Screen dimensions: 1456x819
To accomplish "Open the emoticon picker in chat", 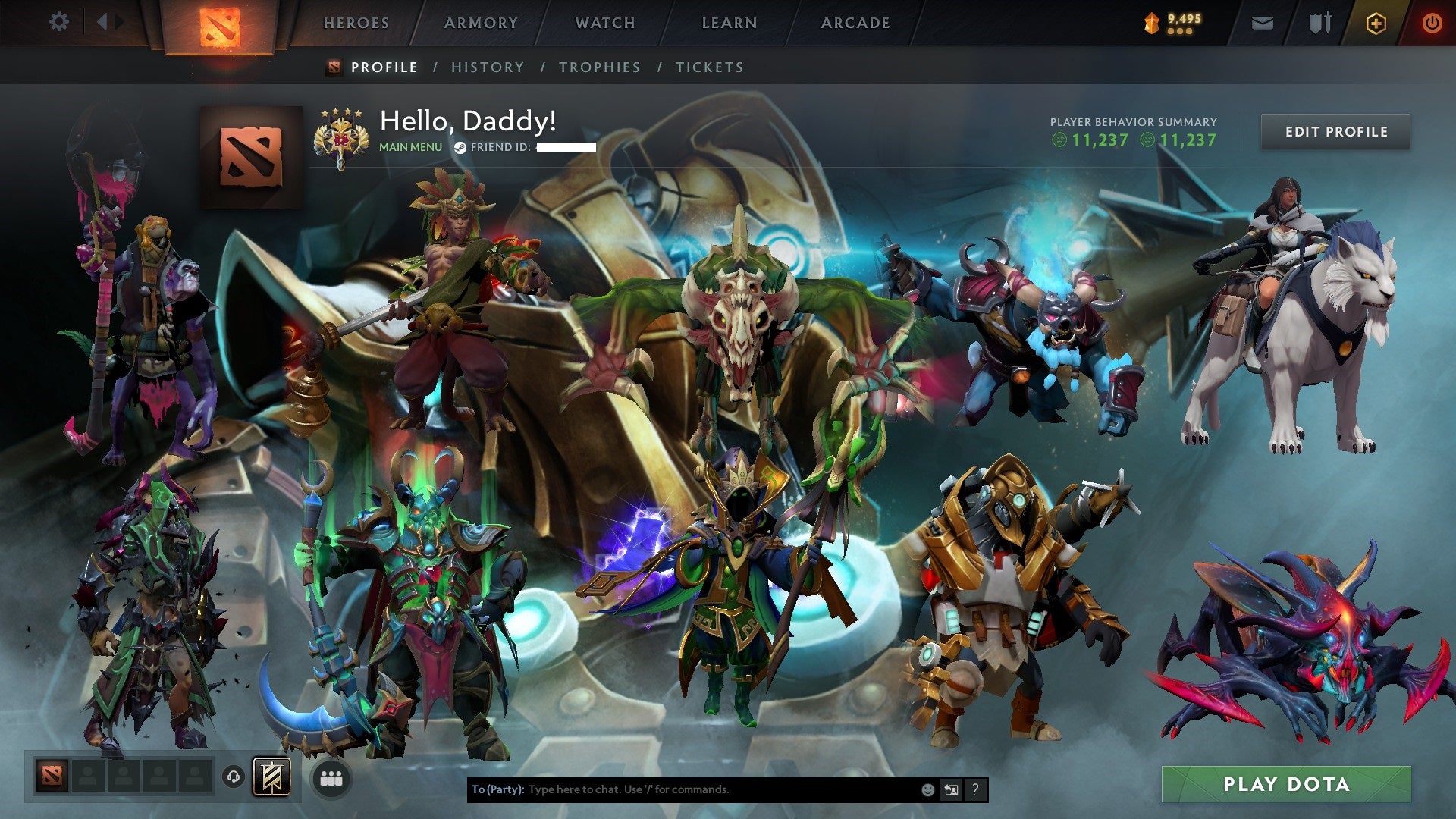I will [927, 789].
